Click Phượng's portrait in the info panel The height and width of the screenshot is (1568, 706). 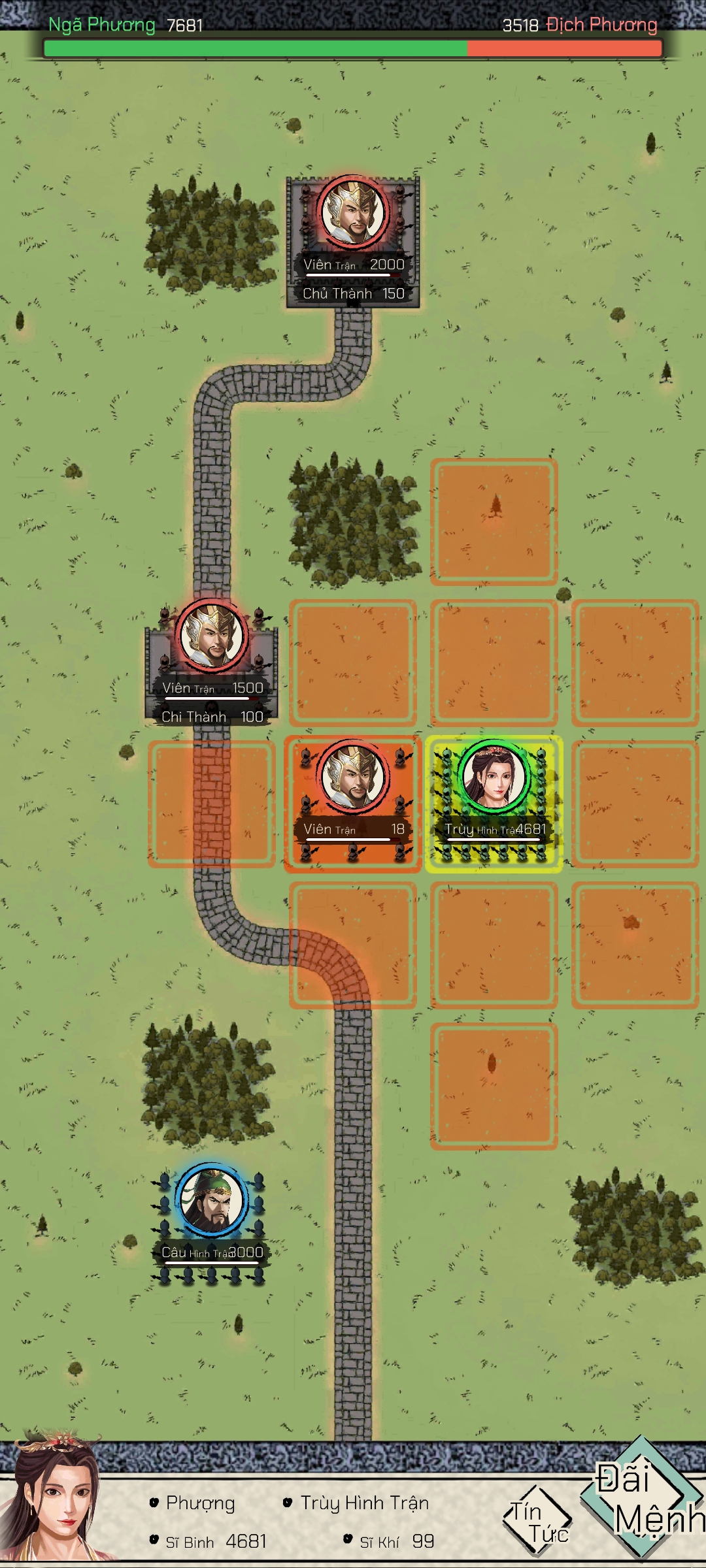point(56,1503)
